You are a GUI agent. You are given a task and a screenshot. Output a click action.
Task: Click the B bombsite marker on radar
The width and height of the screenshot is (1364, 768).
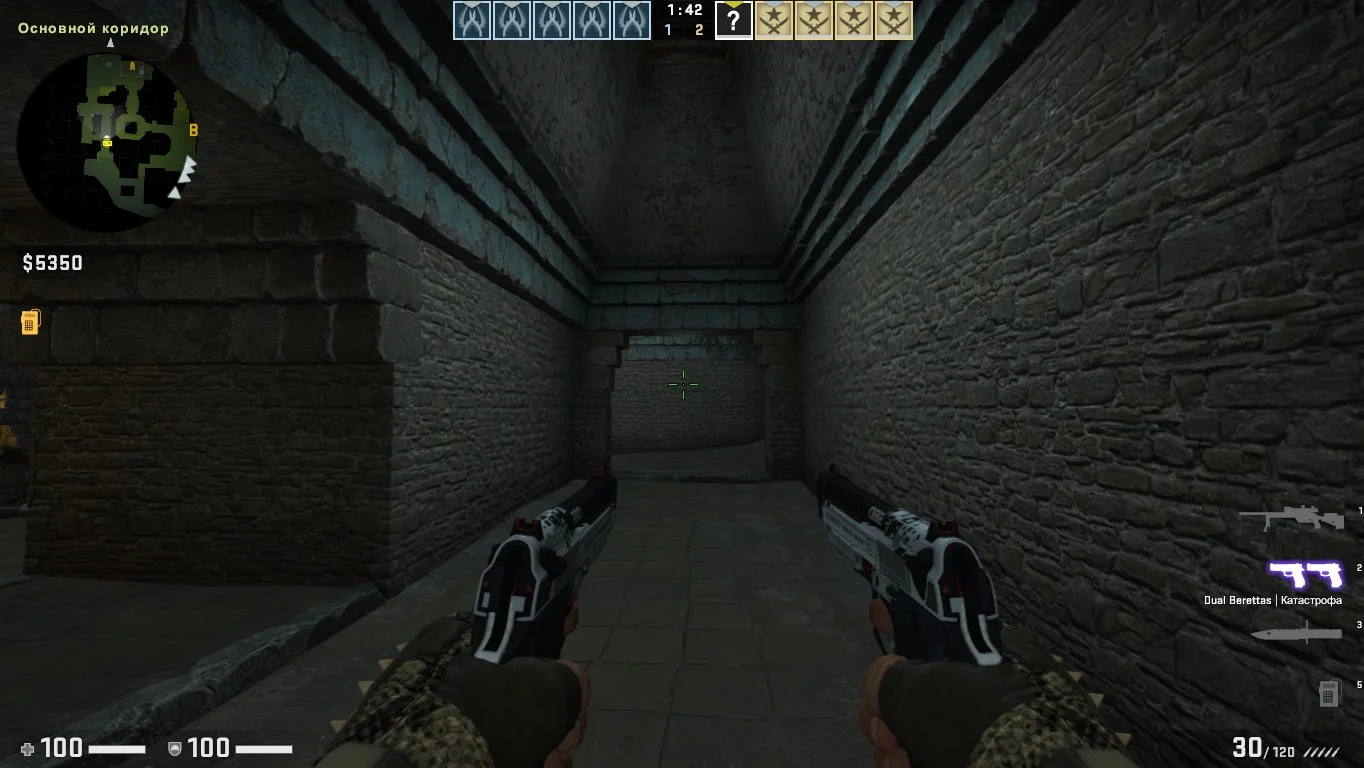coord(194,130)
